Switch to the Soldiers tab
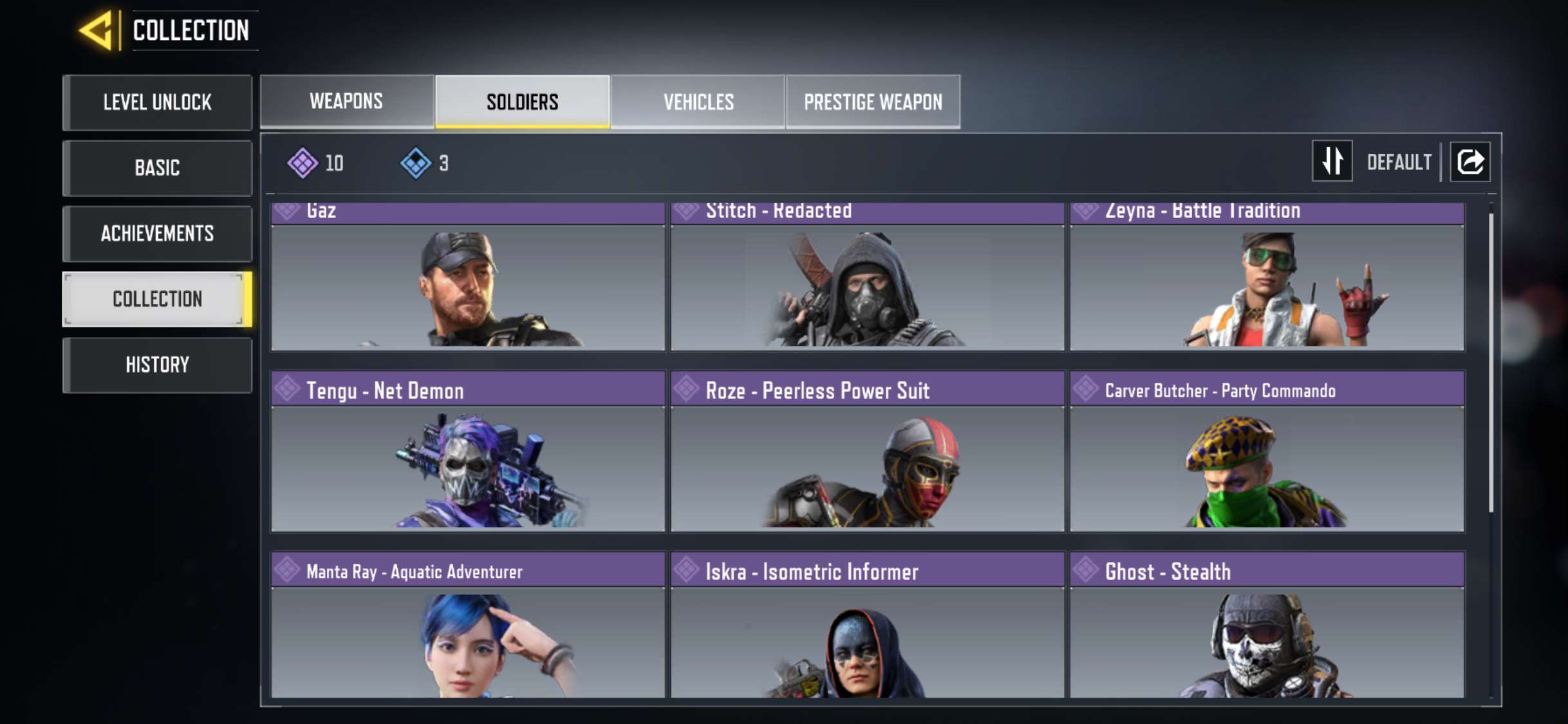 pyautogui.click(x=523, y=101)
